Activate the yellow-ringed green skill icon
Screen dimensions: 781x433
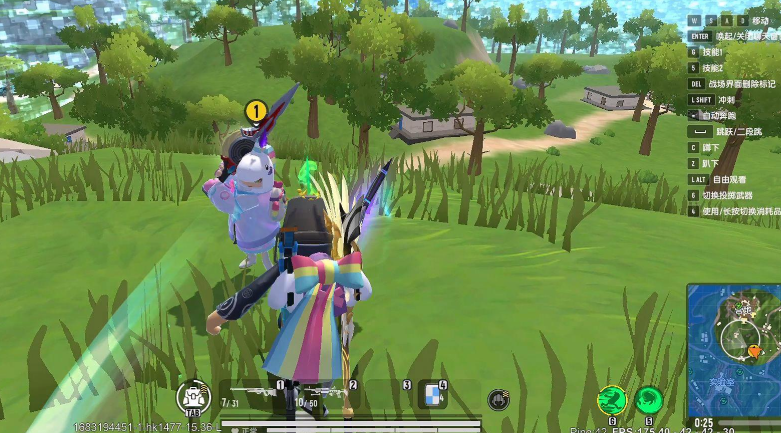(x=611, y=400)
